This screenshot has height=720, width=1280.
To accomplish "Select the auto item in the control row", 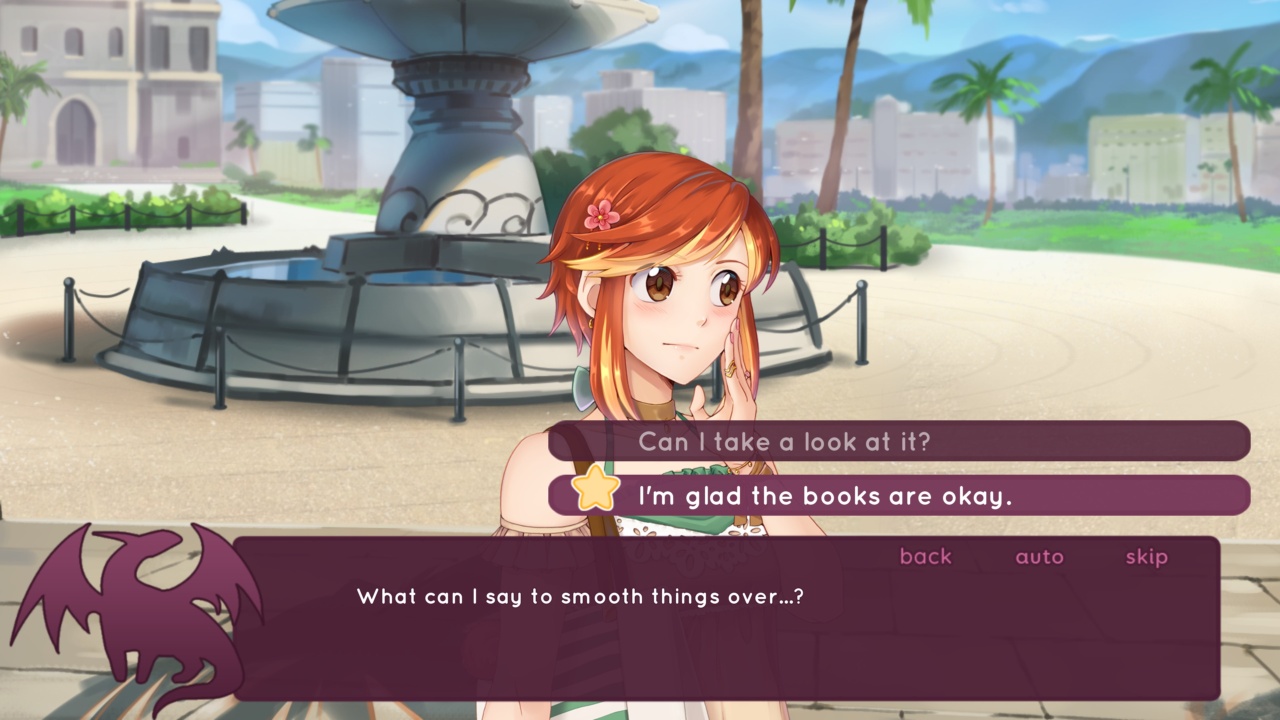I will coord(1040,557).
